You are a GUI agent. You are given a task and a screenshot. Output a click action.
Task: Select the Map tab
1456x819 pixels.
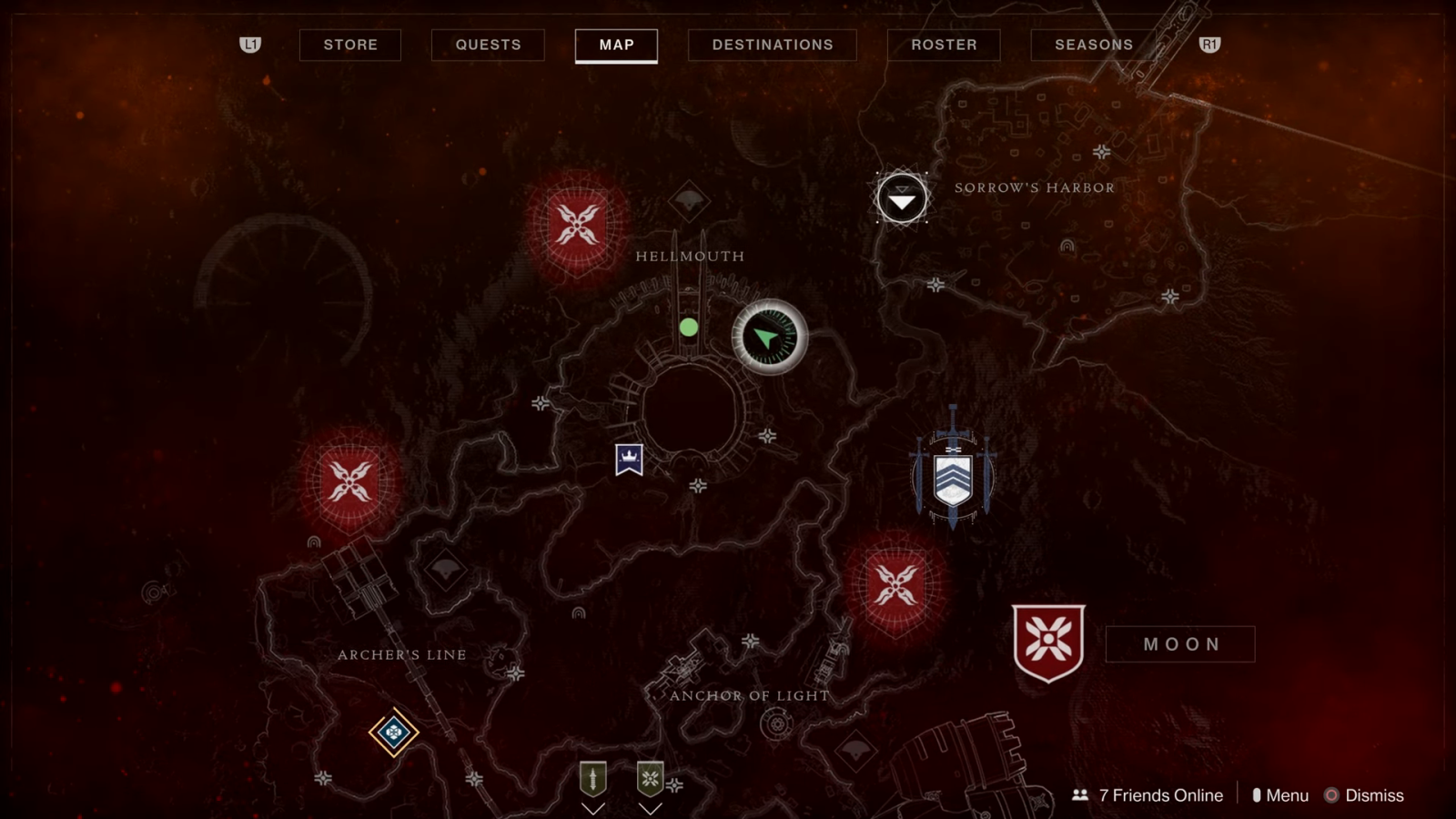tap(616, 45)
